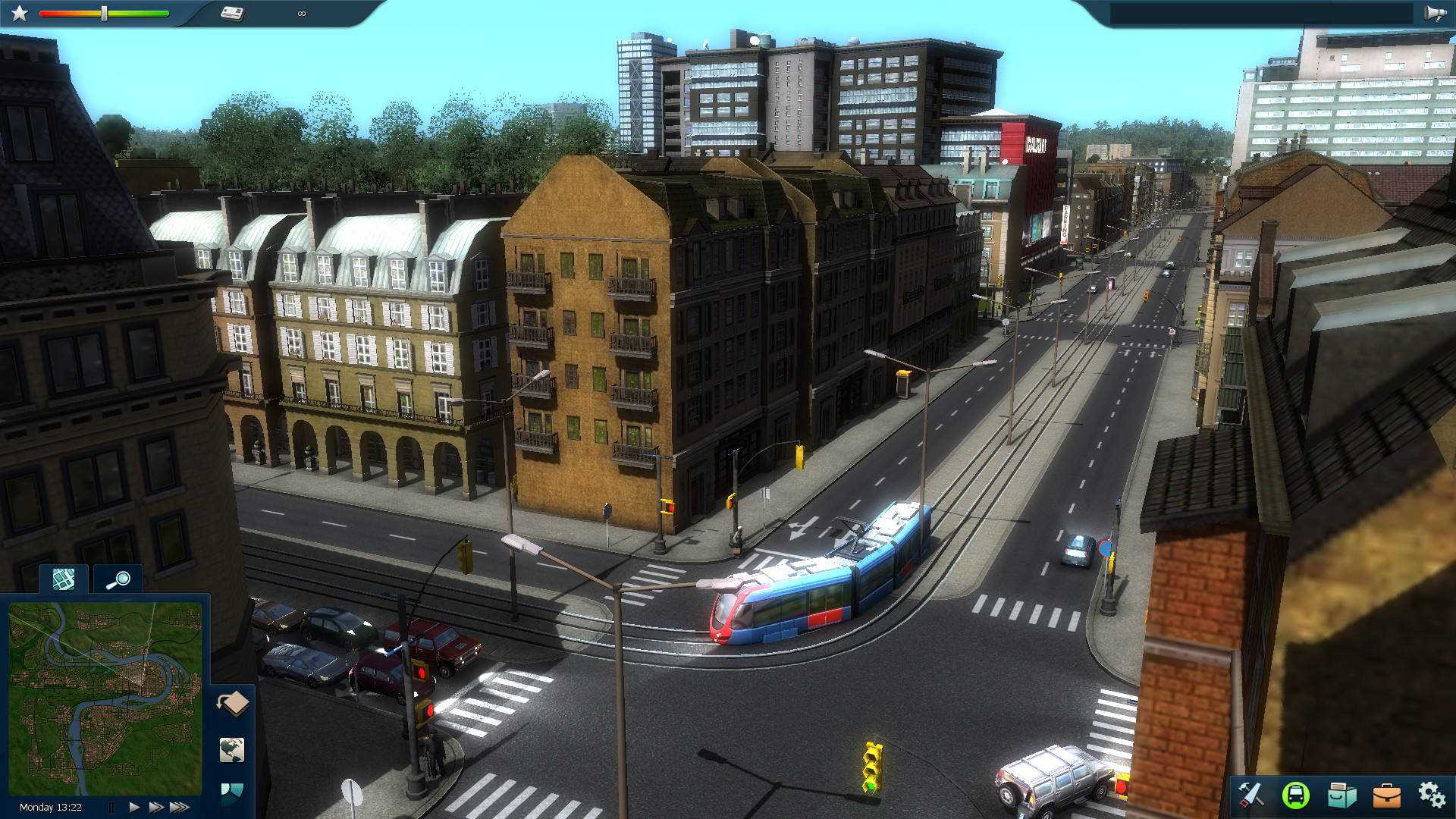This screenshot has height=819, width=1456.
Task: Open the briefcase management panel
Action: pyautogui.click(x=1386, y=795)
